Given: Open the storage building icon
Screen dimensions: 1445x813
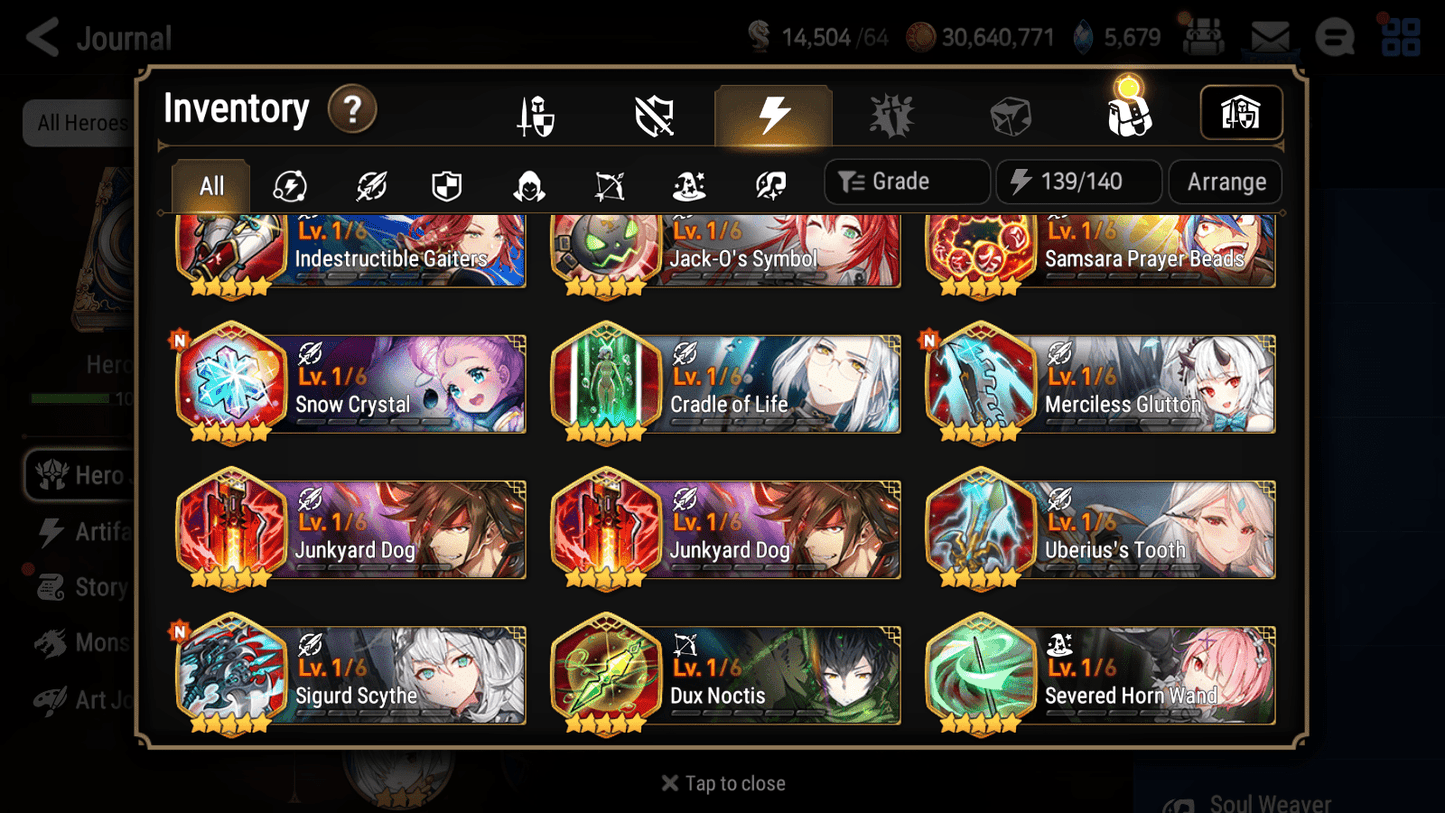Looking at the screenshot, I should coord(1241,113).
